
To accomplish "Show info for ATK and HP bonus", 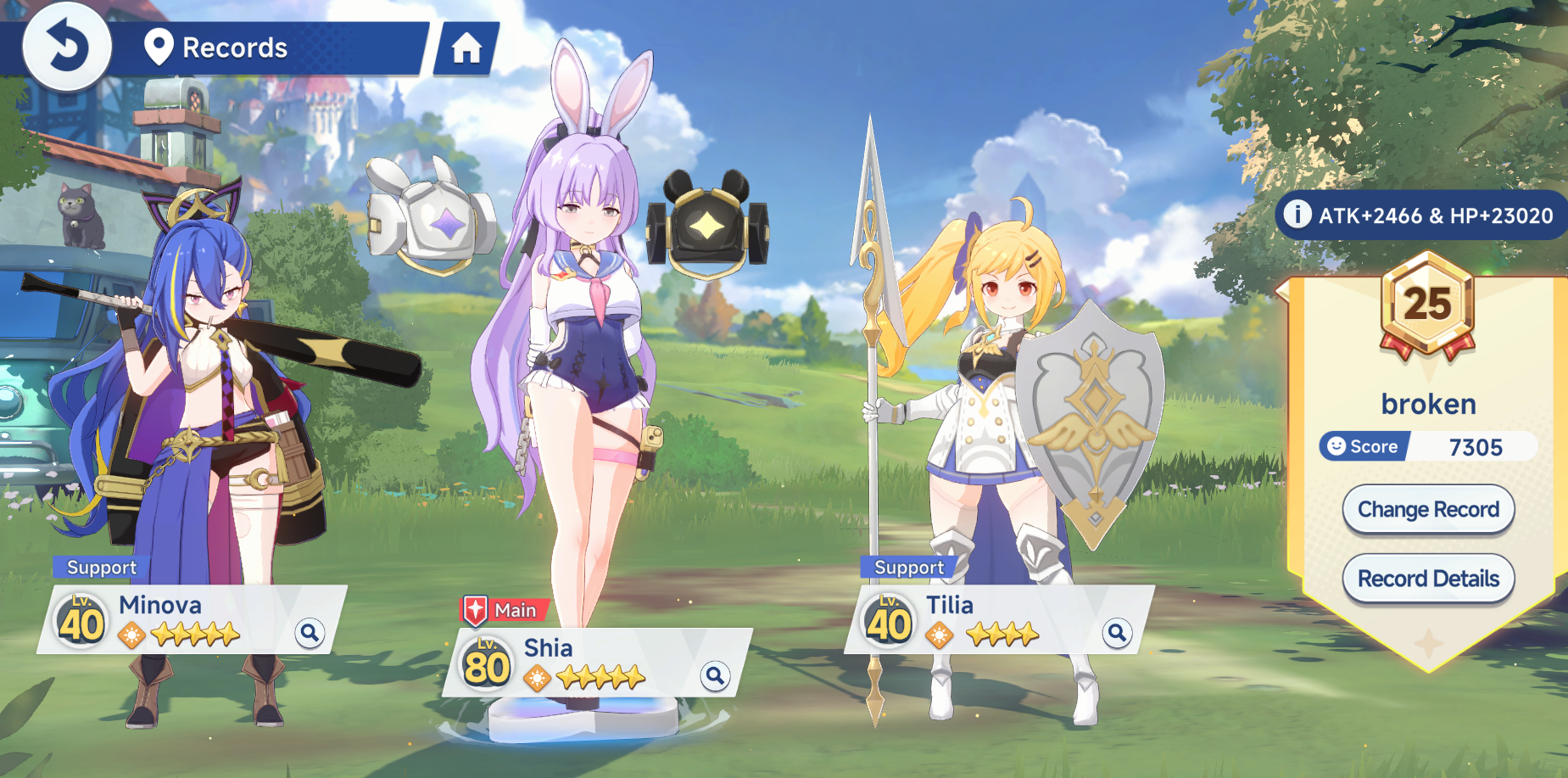I will point(1297,215).
